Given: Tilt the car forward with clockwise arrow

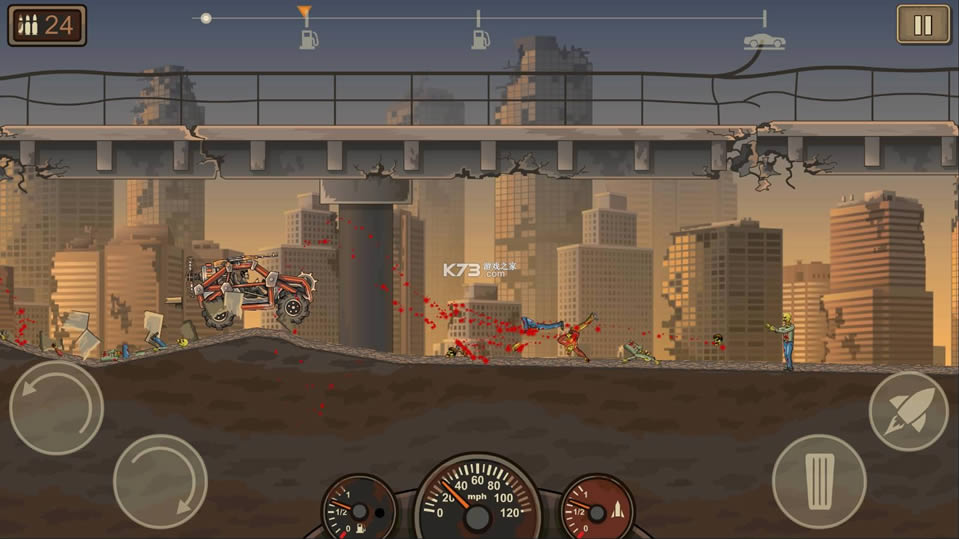Looking at the screenshot, I should [160, 481].
